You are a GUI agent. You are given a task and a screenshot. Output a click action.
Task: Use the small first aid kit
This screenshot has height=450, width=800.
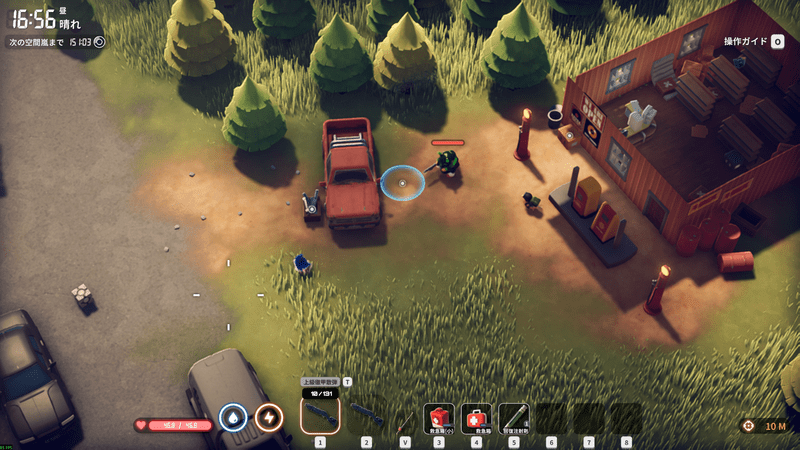click(439, 416)
